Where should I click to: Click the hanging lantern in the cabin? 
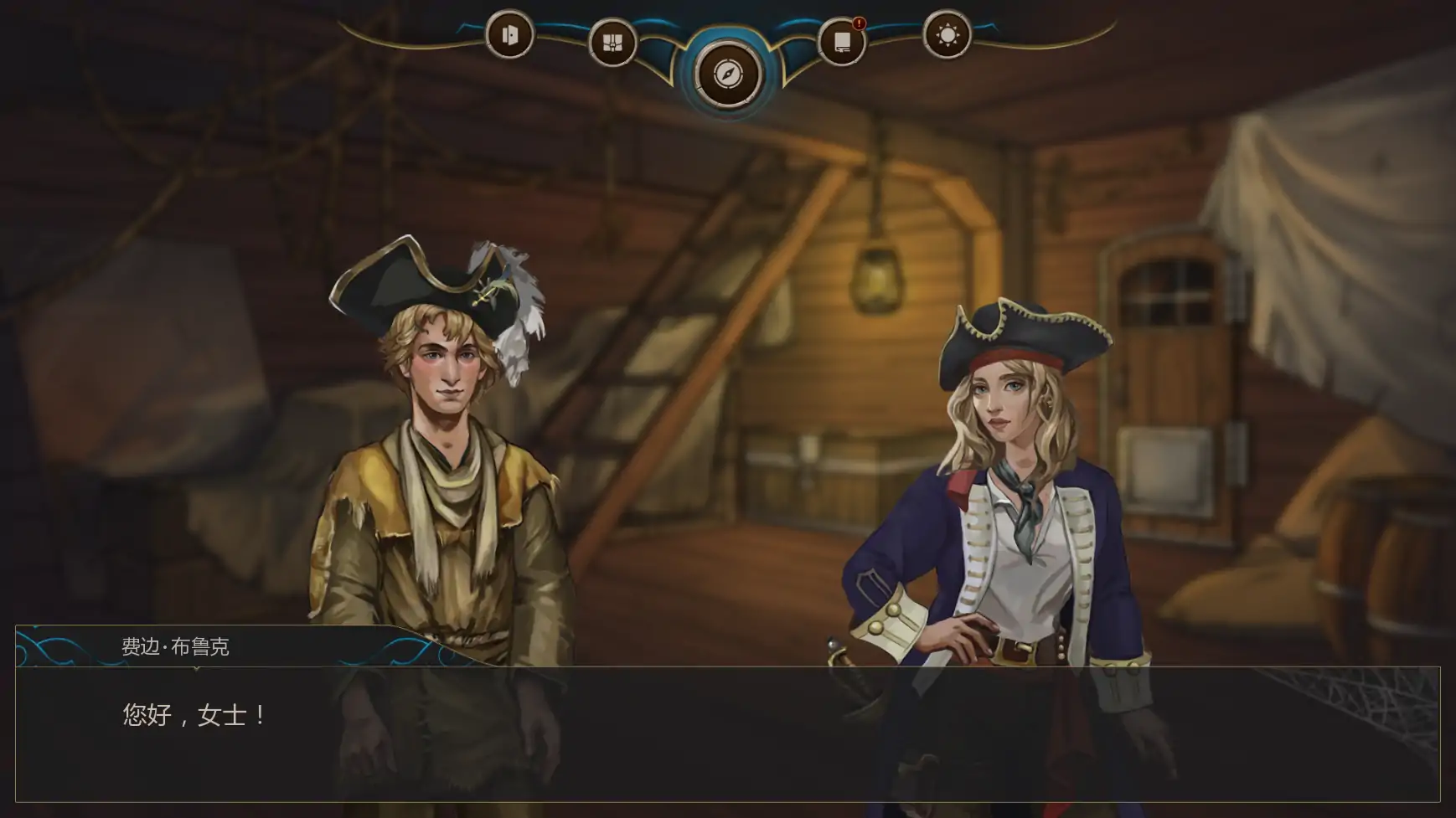(874, 280)
